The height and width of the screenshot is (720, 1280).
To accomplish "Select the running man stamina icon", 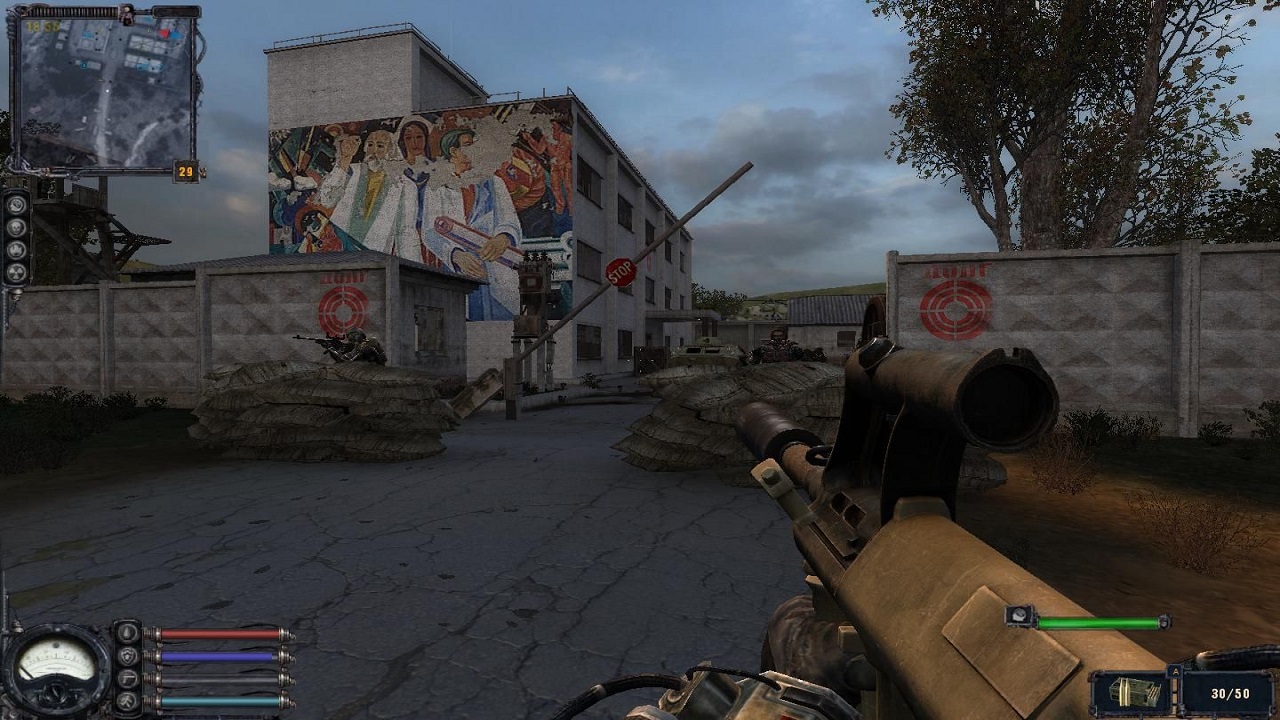I will click(x=127, y=702).
